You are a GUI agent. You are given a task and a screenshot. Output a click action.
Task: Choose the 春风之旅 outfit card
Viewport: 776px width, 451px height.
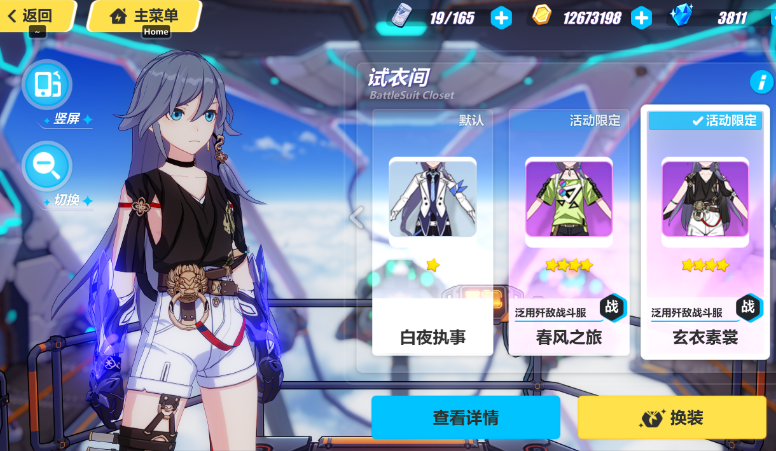569,233
